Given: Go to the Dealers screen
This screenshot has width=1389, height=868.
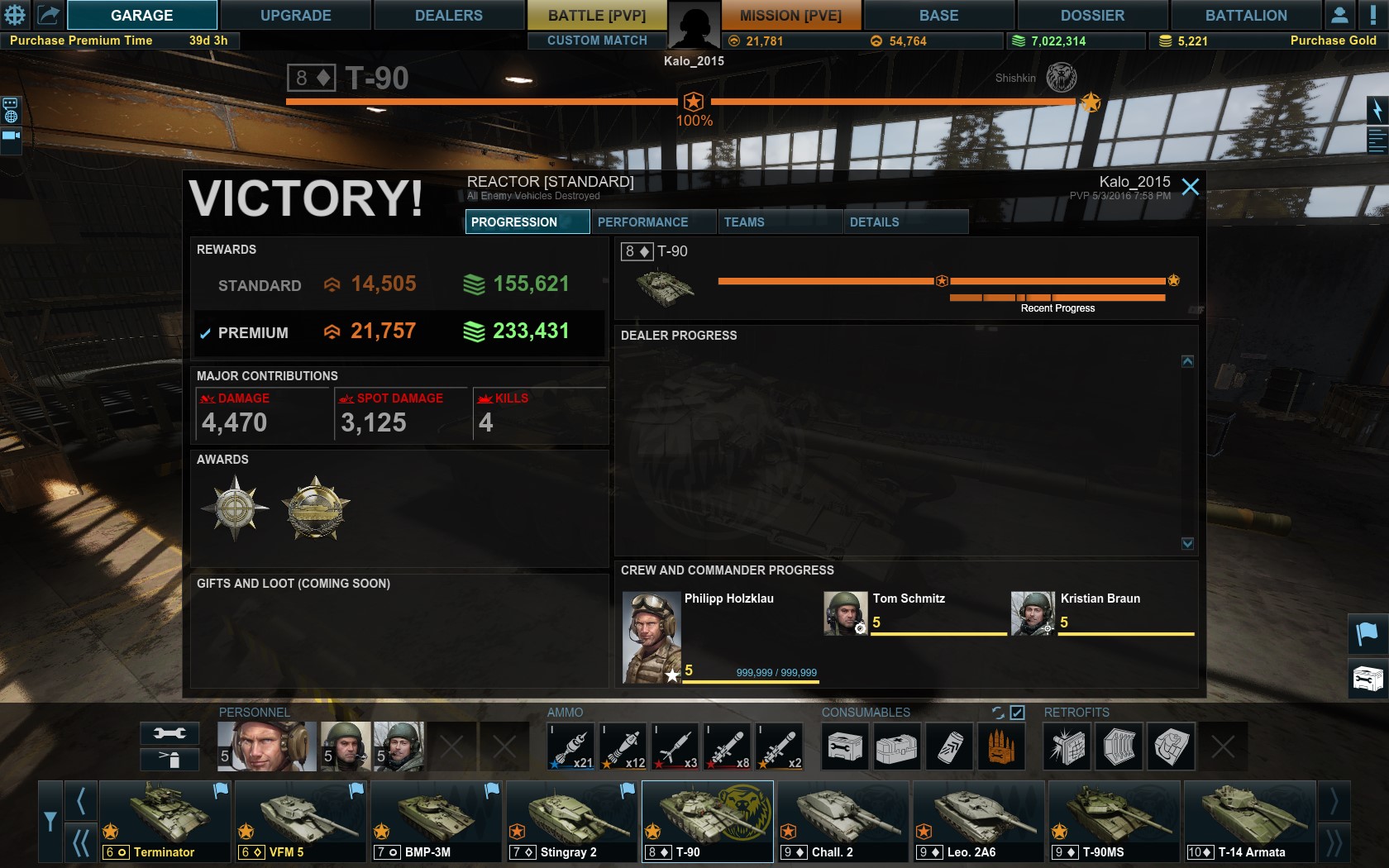Looking at the screenshot, I should coord(448,15).
